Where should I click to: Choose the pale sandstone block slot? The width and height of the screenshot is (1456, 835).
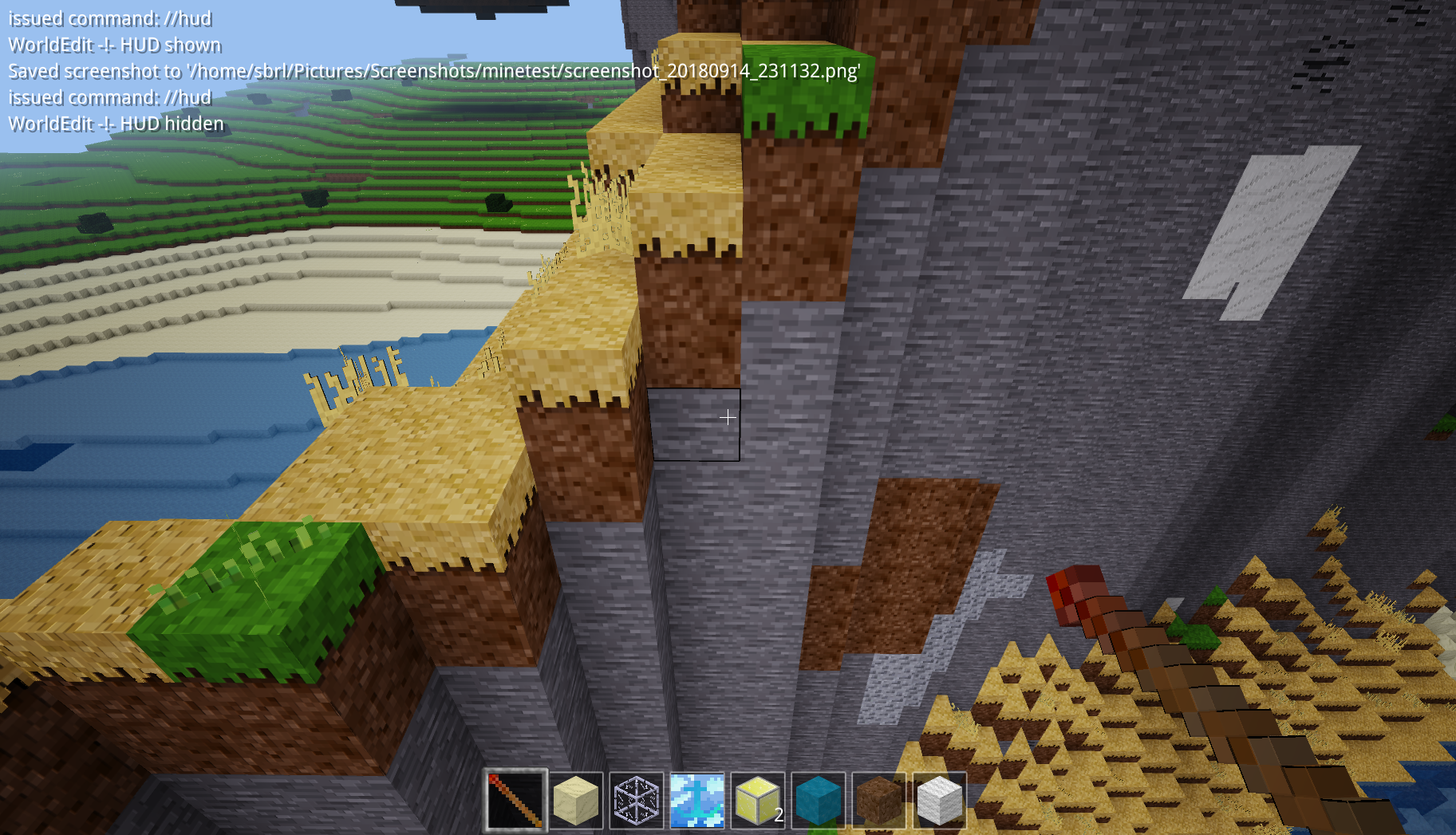coord(575,800)
